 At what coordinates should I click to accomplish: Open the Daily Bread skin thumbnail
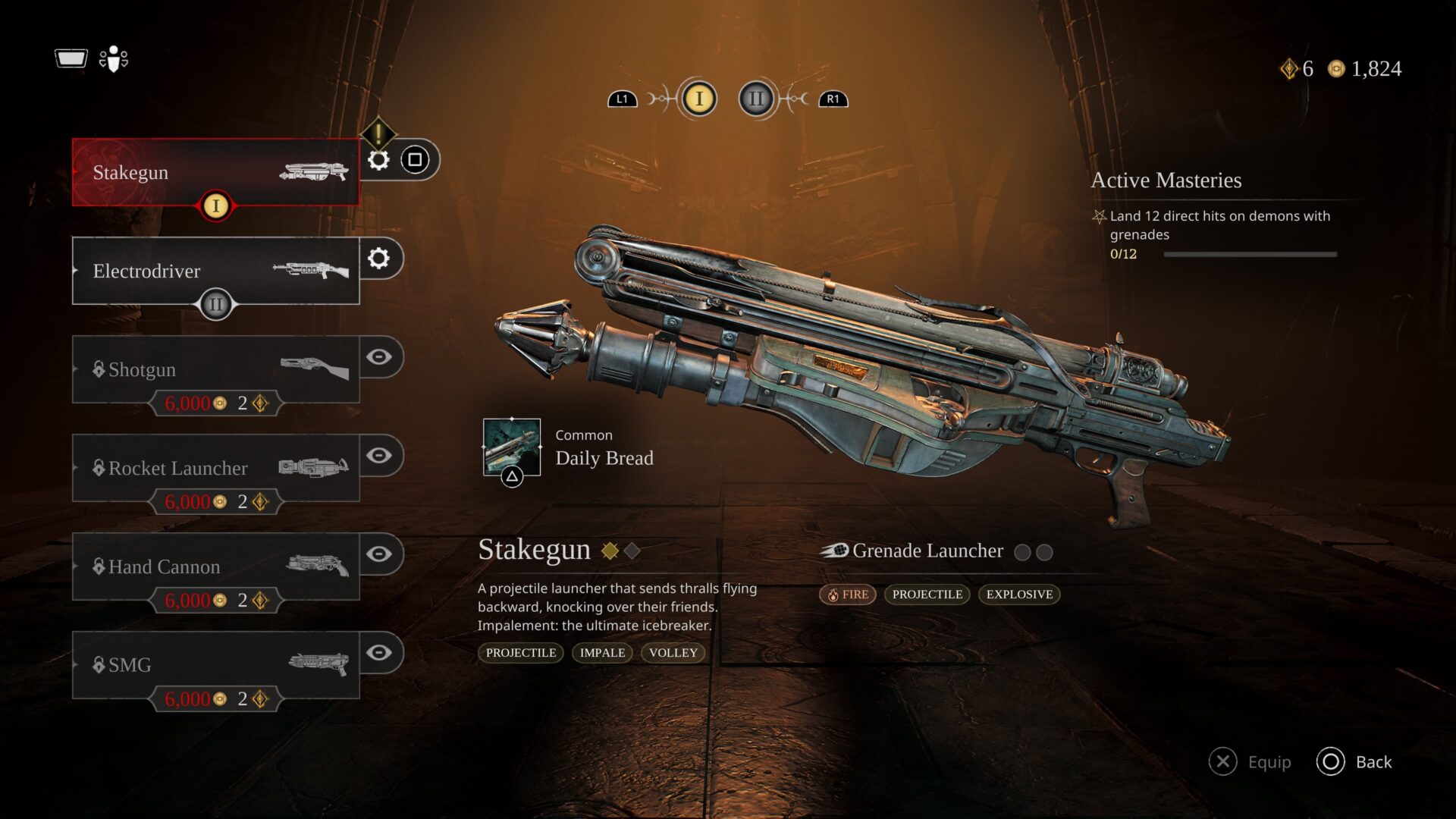coord(512,447)
